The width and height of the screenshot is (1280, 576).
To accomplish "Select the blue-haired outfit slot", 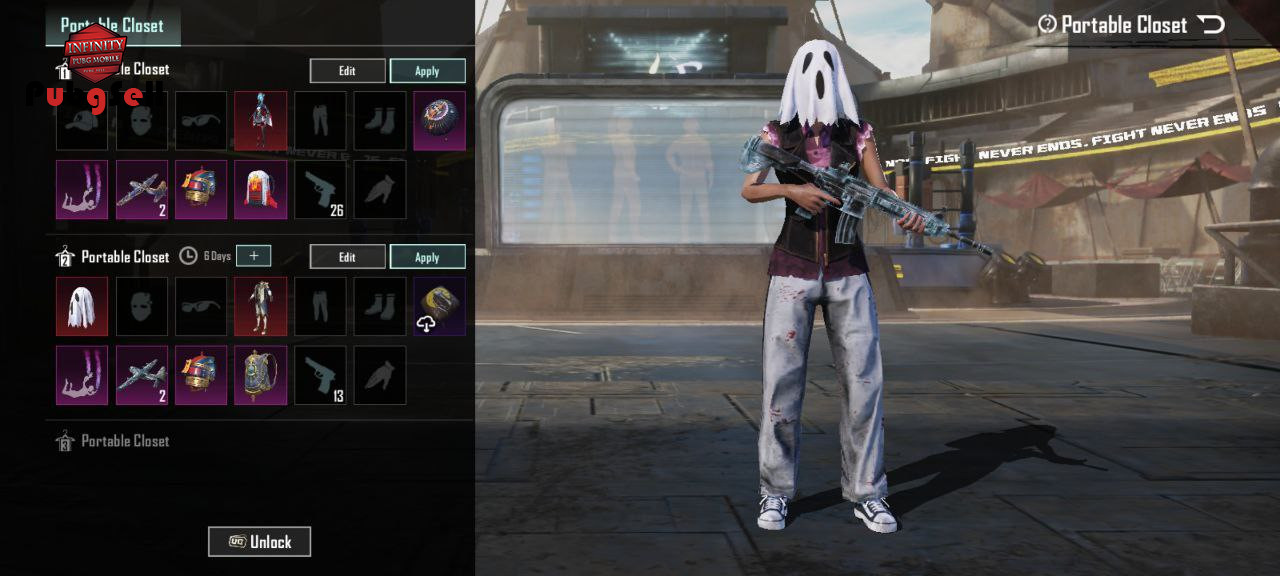I will [x=261, y=121].
